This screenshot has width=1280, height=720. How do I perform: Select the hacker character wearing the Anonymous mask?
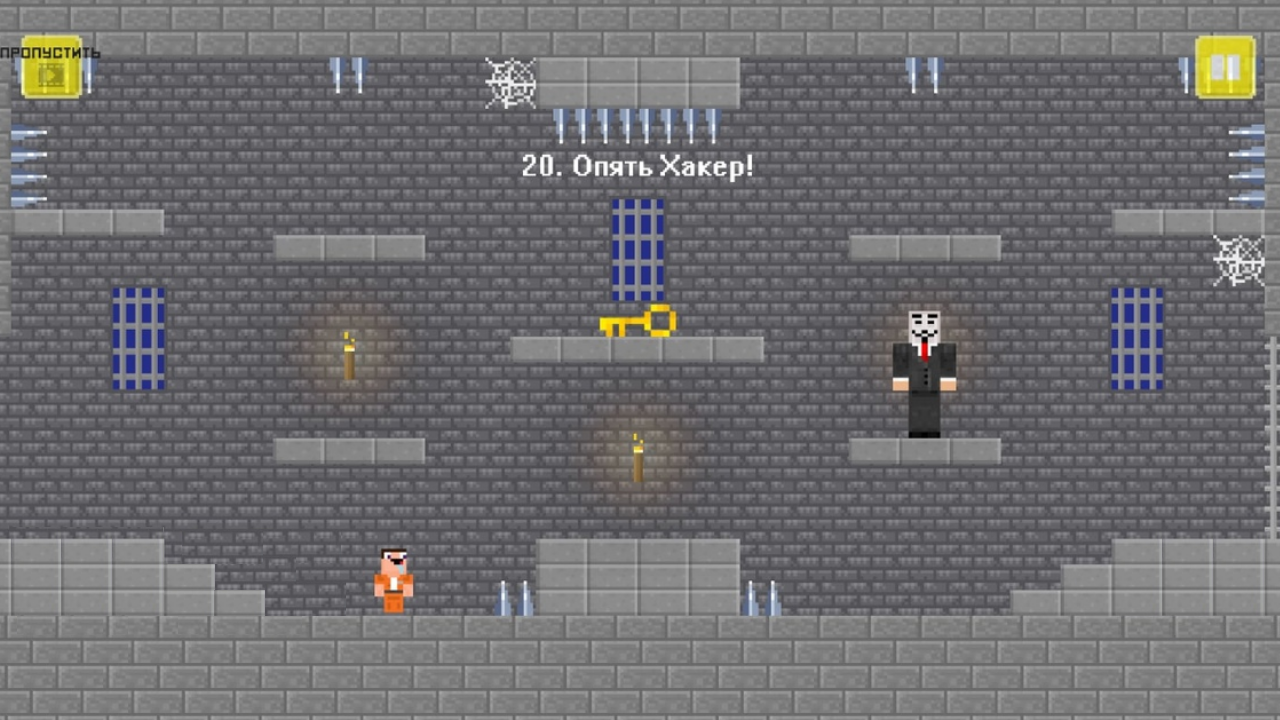[924, 370]
